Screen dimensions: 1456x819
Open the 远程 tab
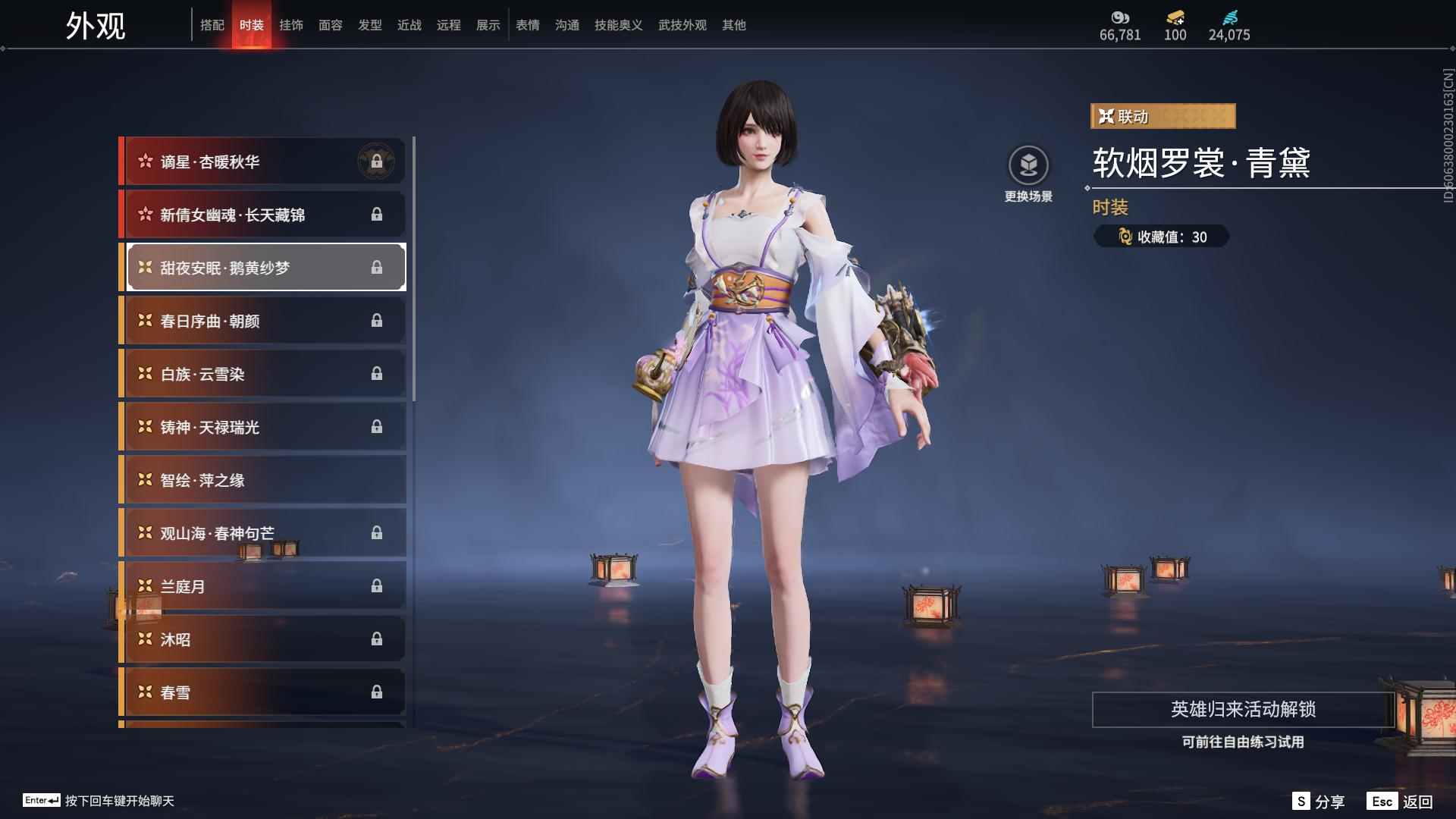pos(449,25)
